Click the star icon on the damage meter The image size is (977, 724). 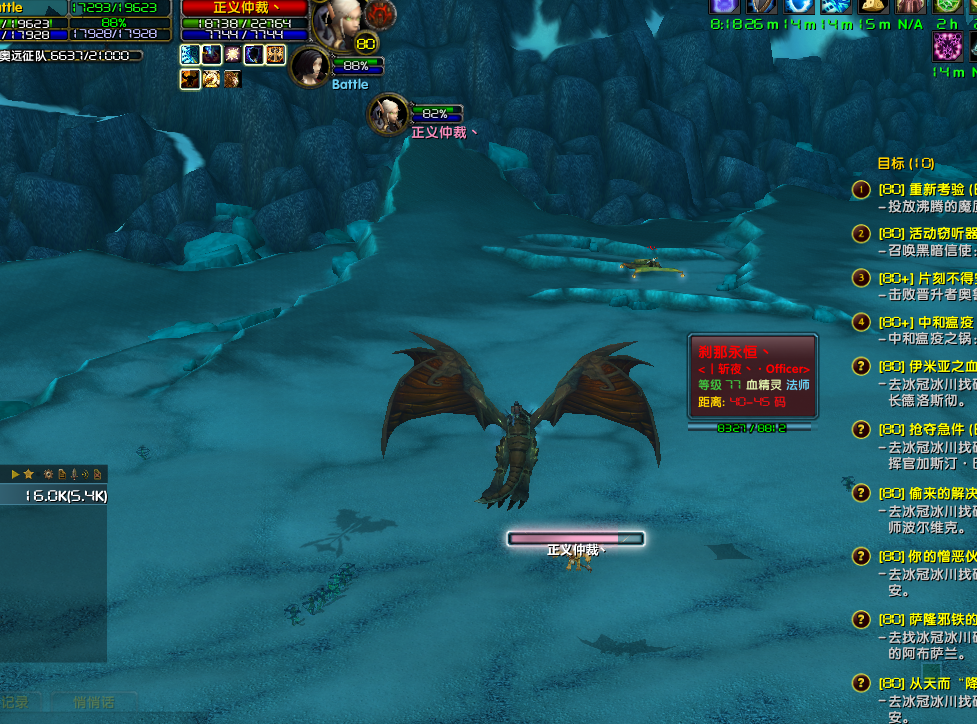pyautogui.click(x=29, y=473)
